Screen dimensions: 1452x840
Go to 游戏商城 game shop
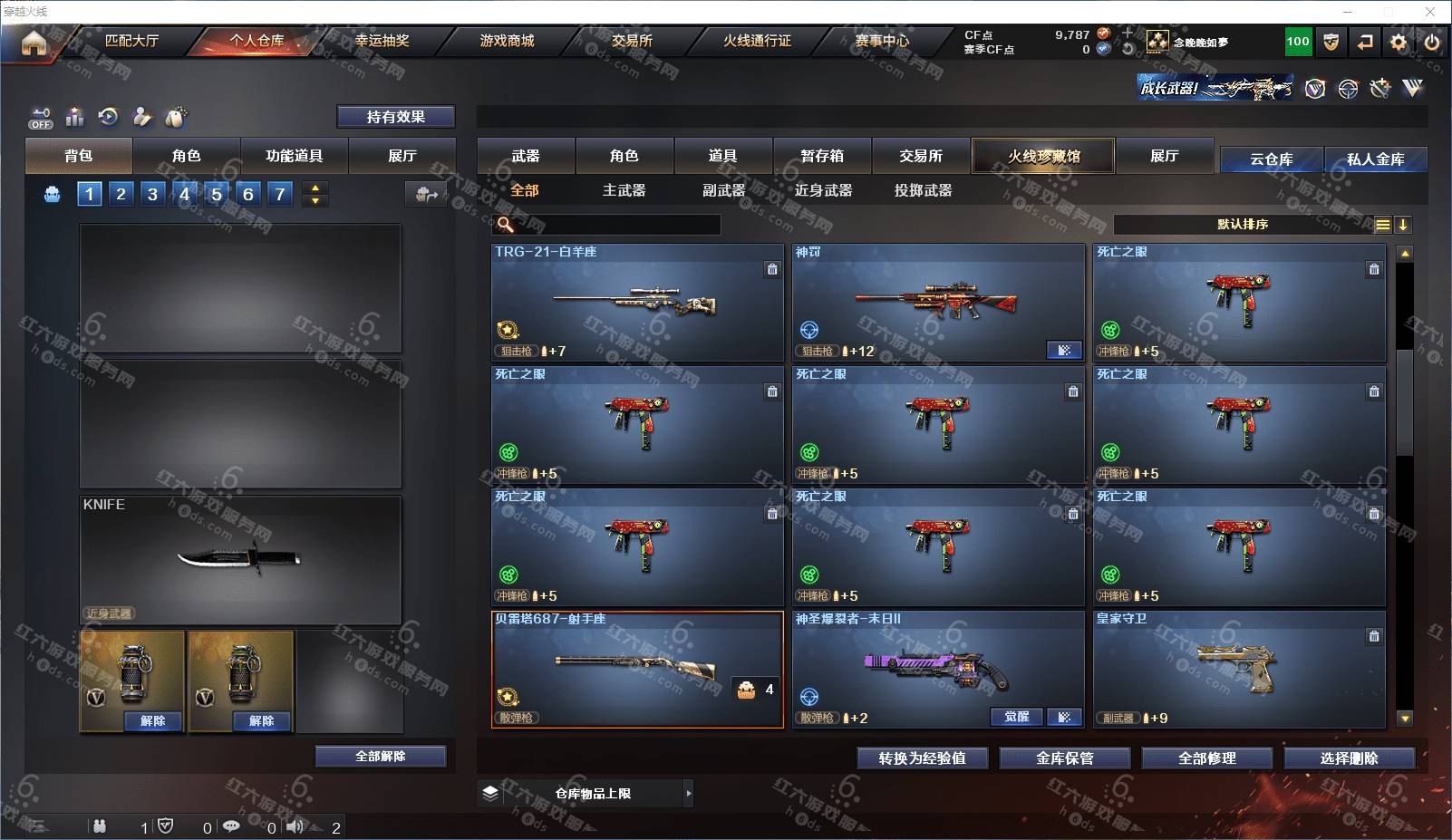tap(507, 41)
